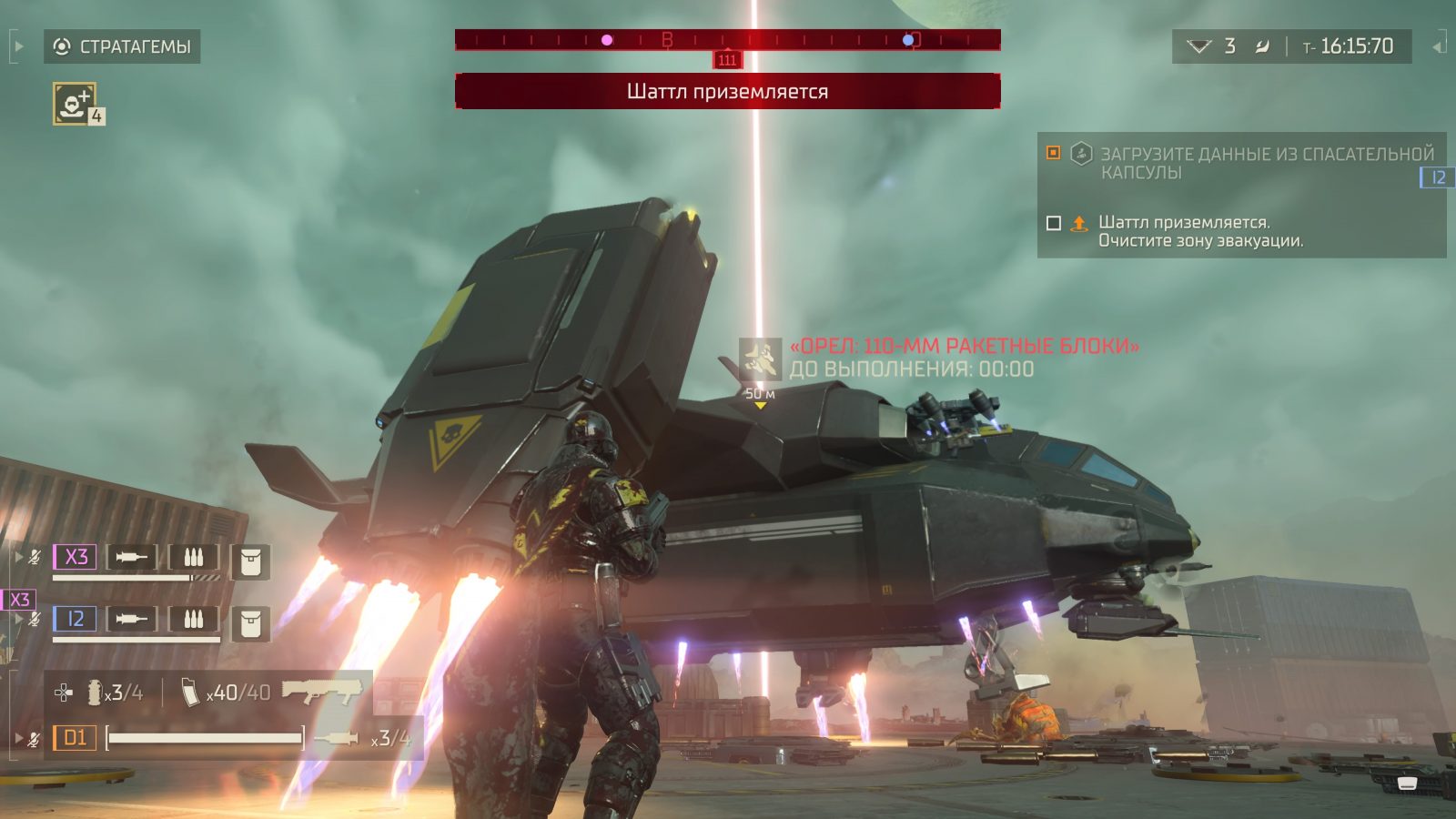Click the Eagle 110-mm rocket pods marker icon
Screen dimensions: 1456x819
pyautogui.click(x=760, y=358)
